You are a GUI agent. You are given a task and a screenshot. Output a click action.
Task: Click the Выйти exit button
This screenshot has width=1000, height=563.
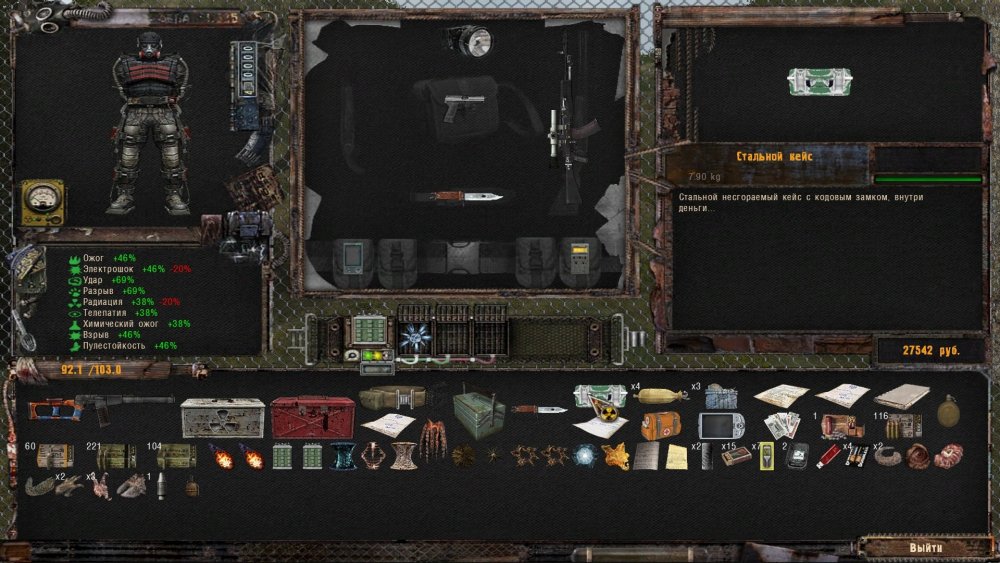click(x=925, y=548)
